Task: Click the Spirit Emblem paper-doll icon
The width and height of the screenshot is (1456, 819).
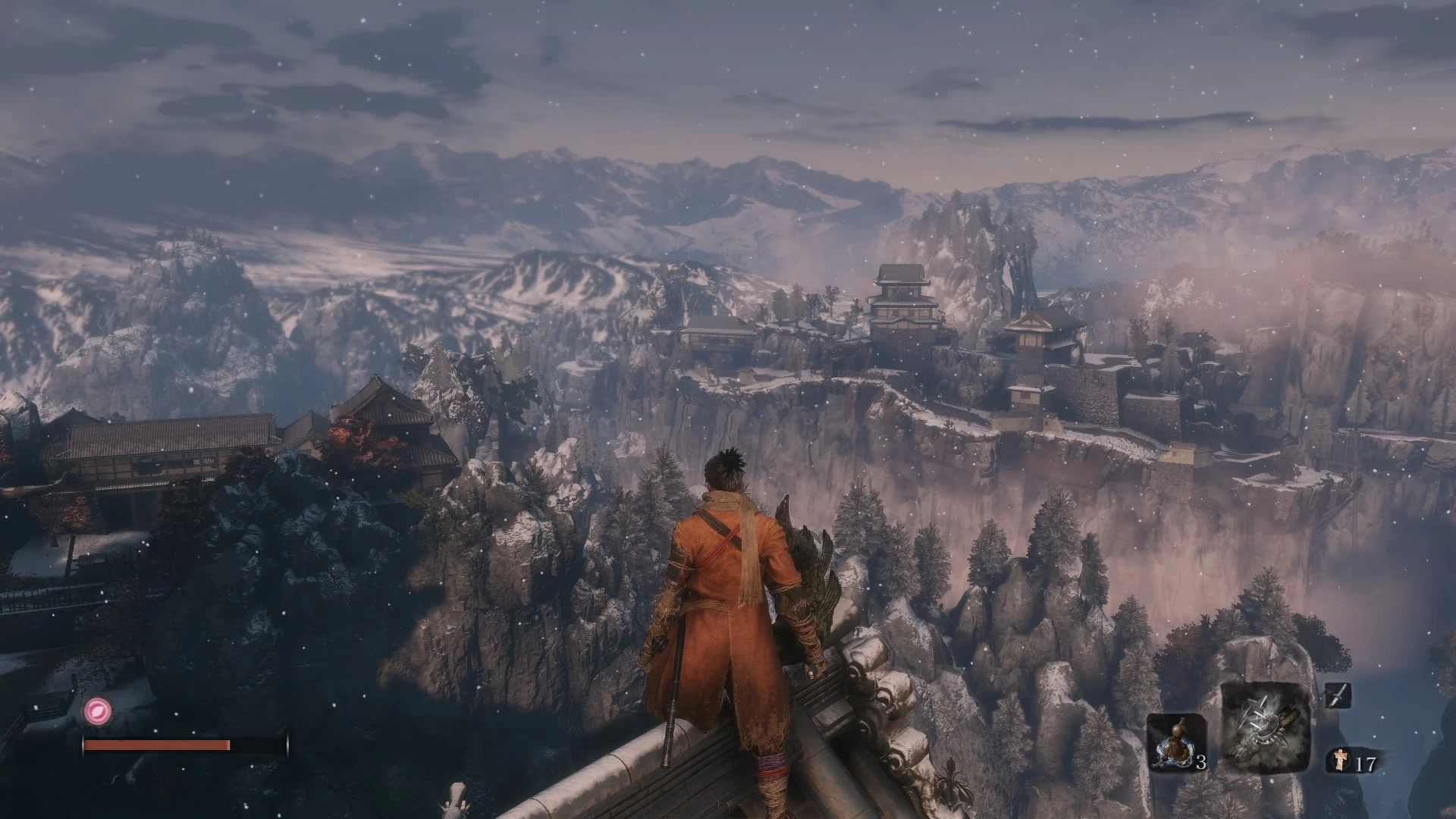Action: [1338, 761]
